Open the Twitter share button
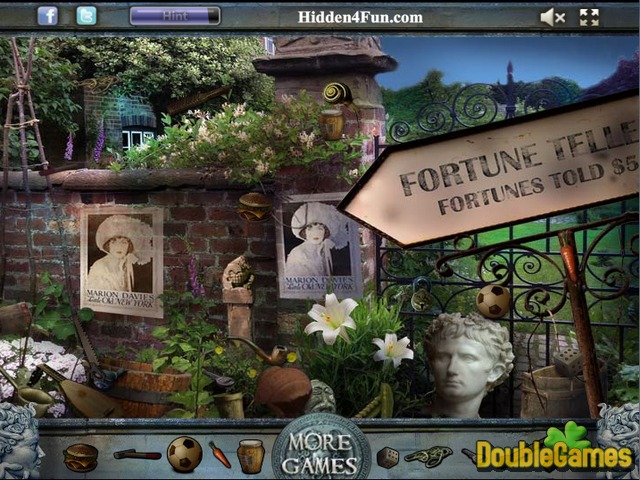Image resolution: width=640 pixels, height=480 pixels. pos(87,16)
